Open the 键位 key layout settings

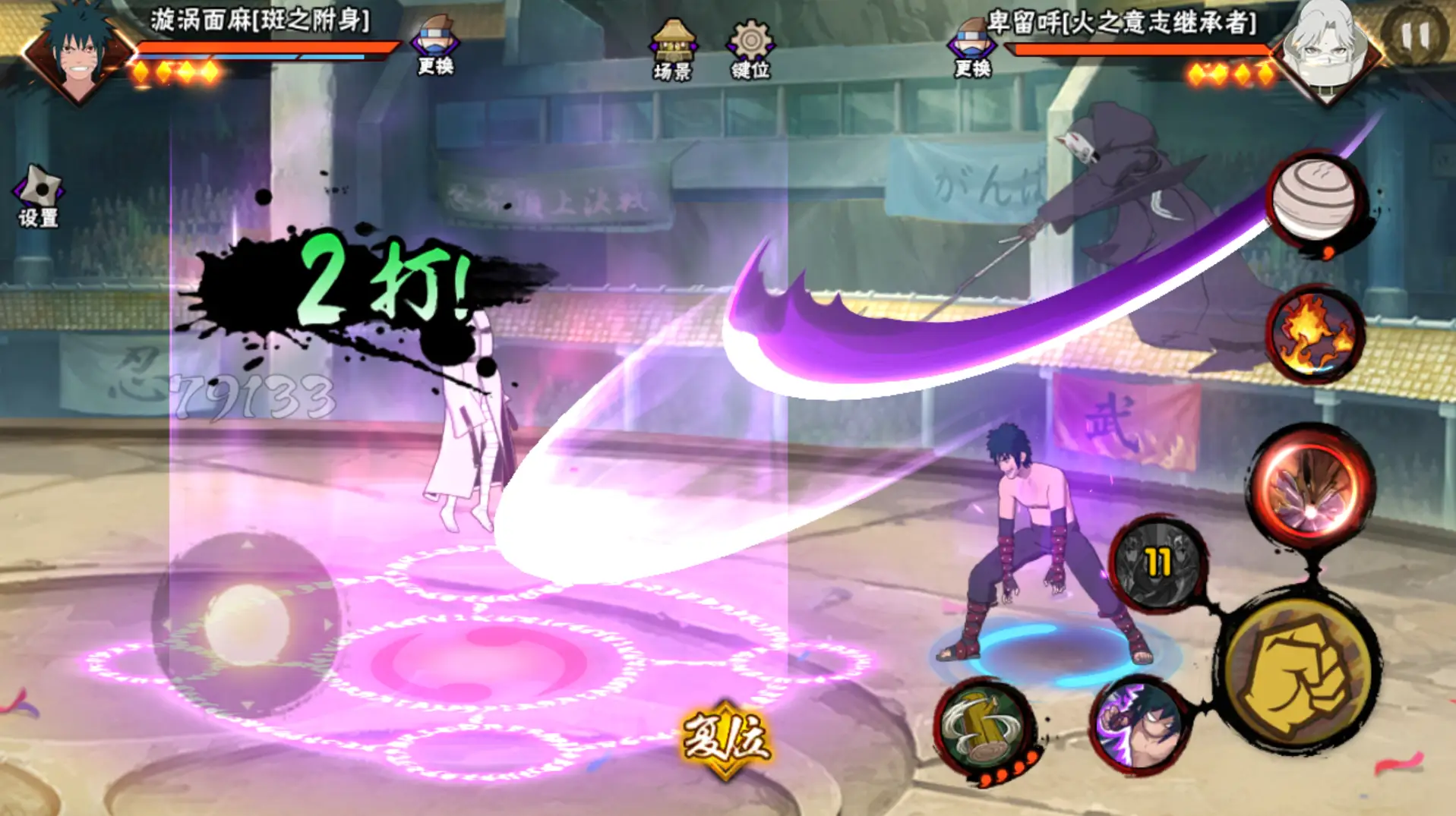point(750,48)
